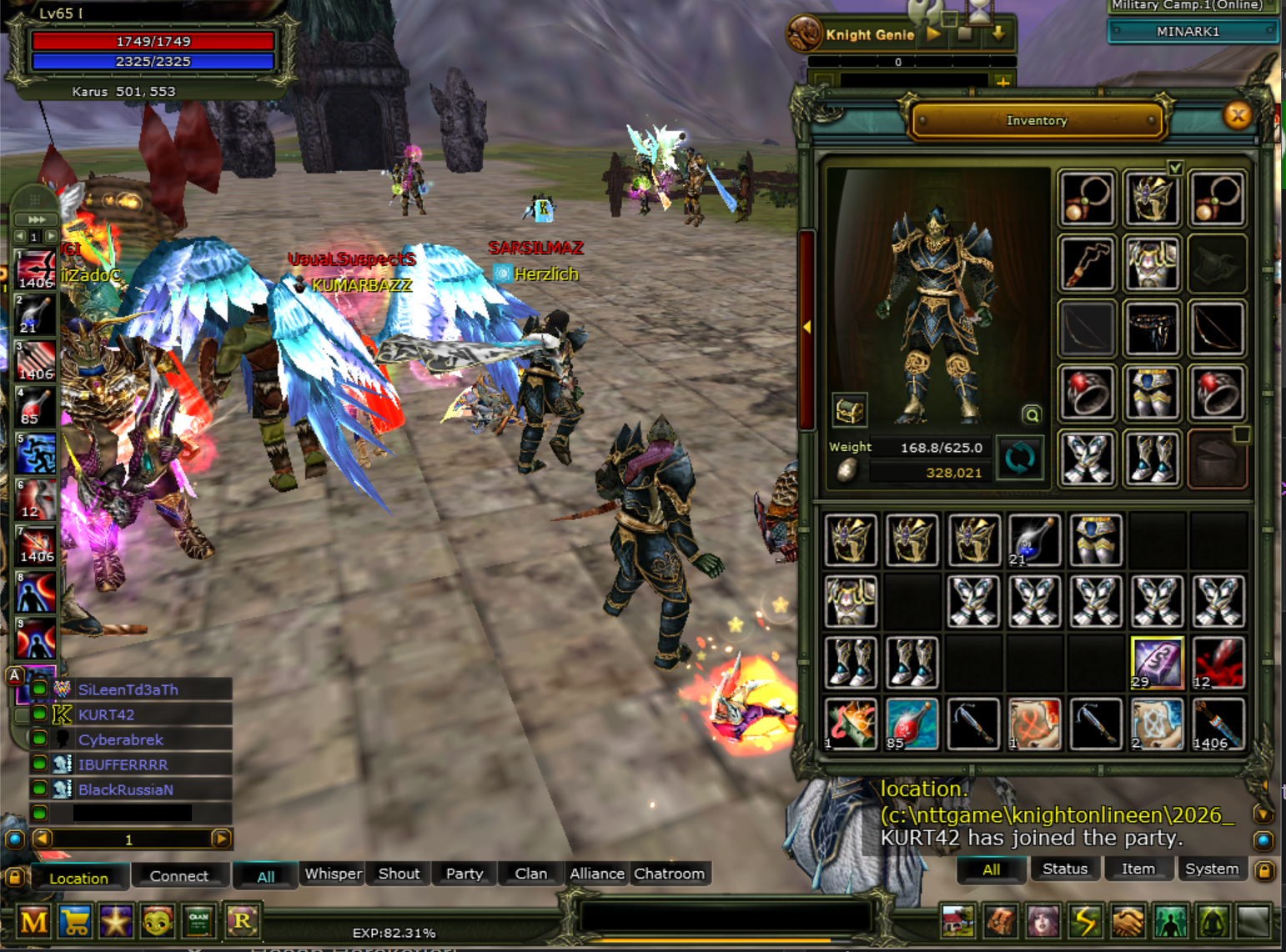This screenshot has height=952, width=1286.
Task: Click the "R" icon in the bottom toolbar
Action: (242, 922)
